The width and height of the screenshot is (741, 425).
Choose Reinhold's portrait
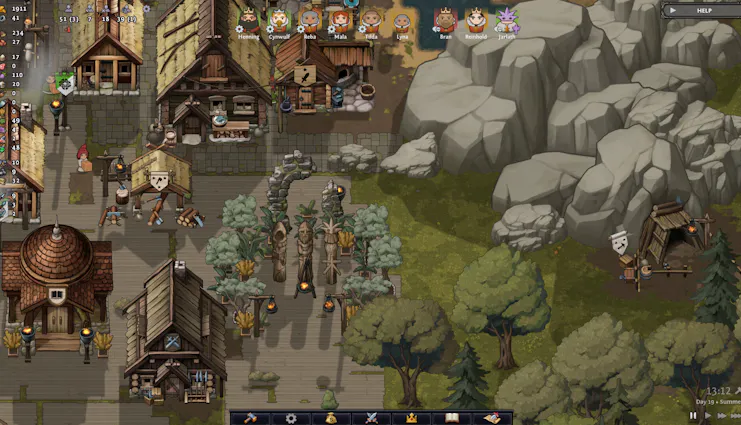pos(477,19)
